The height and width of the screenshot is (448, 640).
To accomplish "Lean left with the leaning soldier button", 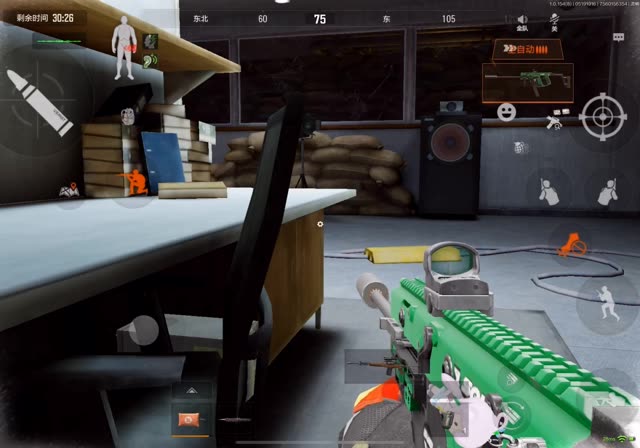I will 547,190.
